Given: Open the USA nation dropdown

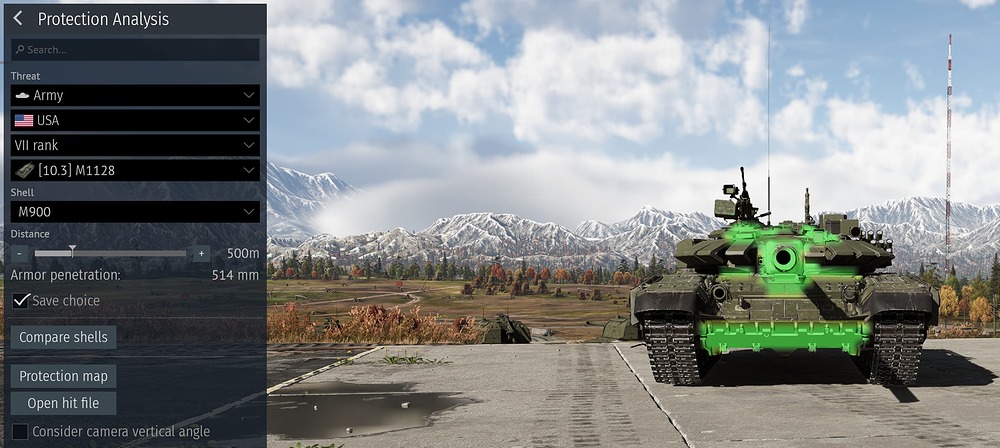Looking at the screenshot, I should [x=135, y=120].
